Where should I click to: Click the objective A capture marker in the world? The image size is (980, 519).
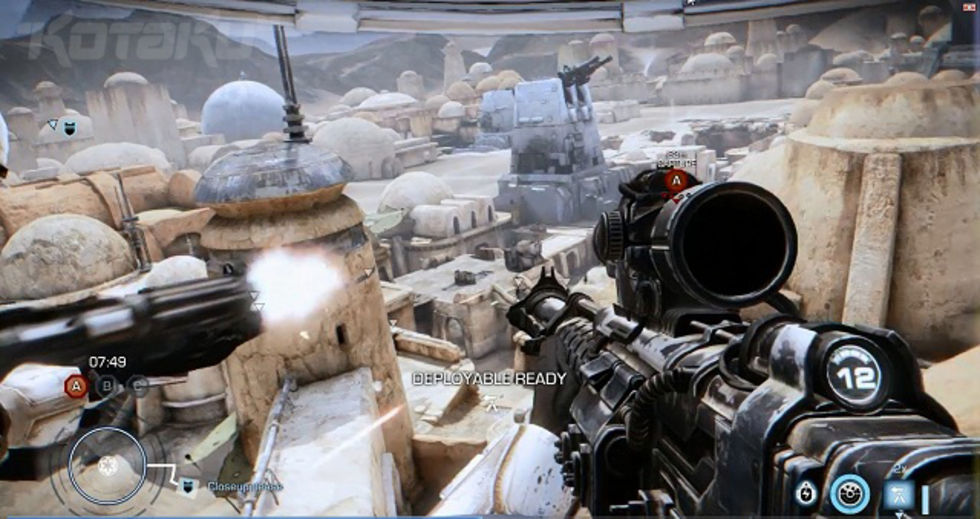(x=677, y=181)
